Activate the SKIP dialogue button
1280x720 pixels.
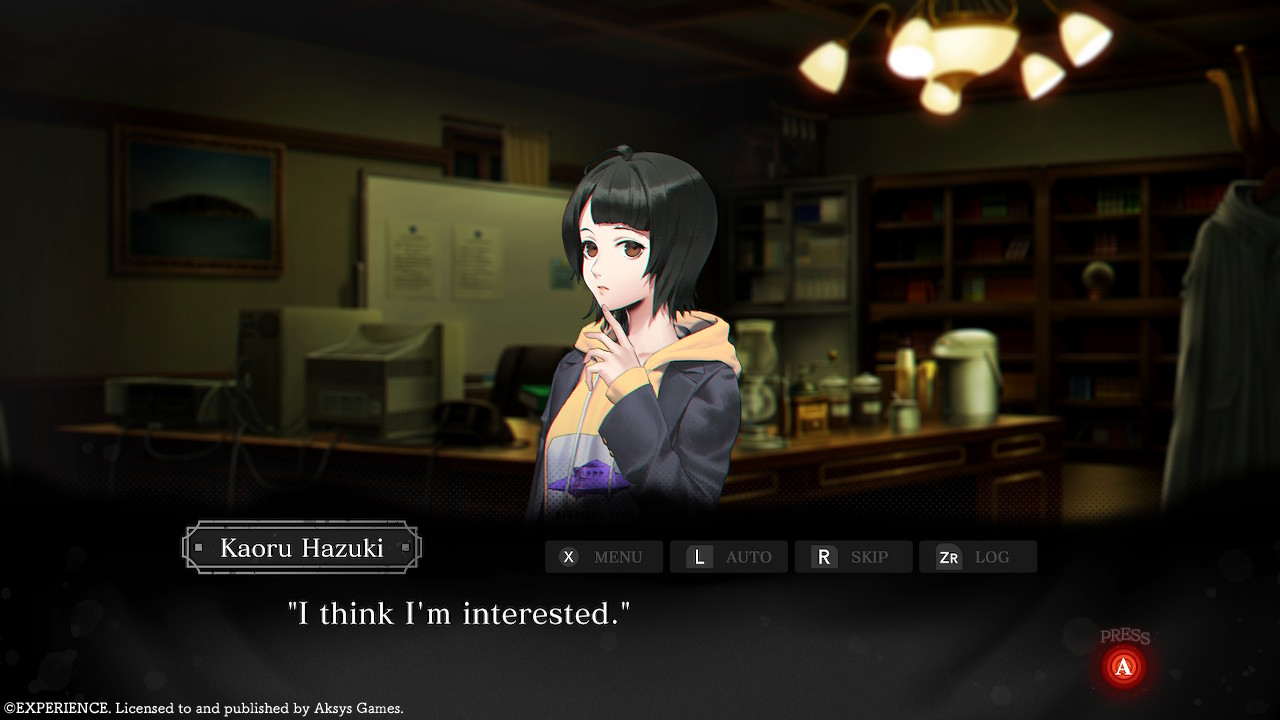click(853, 557)
